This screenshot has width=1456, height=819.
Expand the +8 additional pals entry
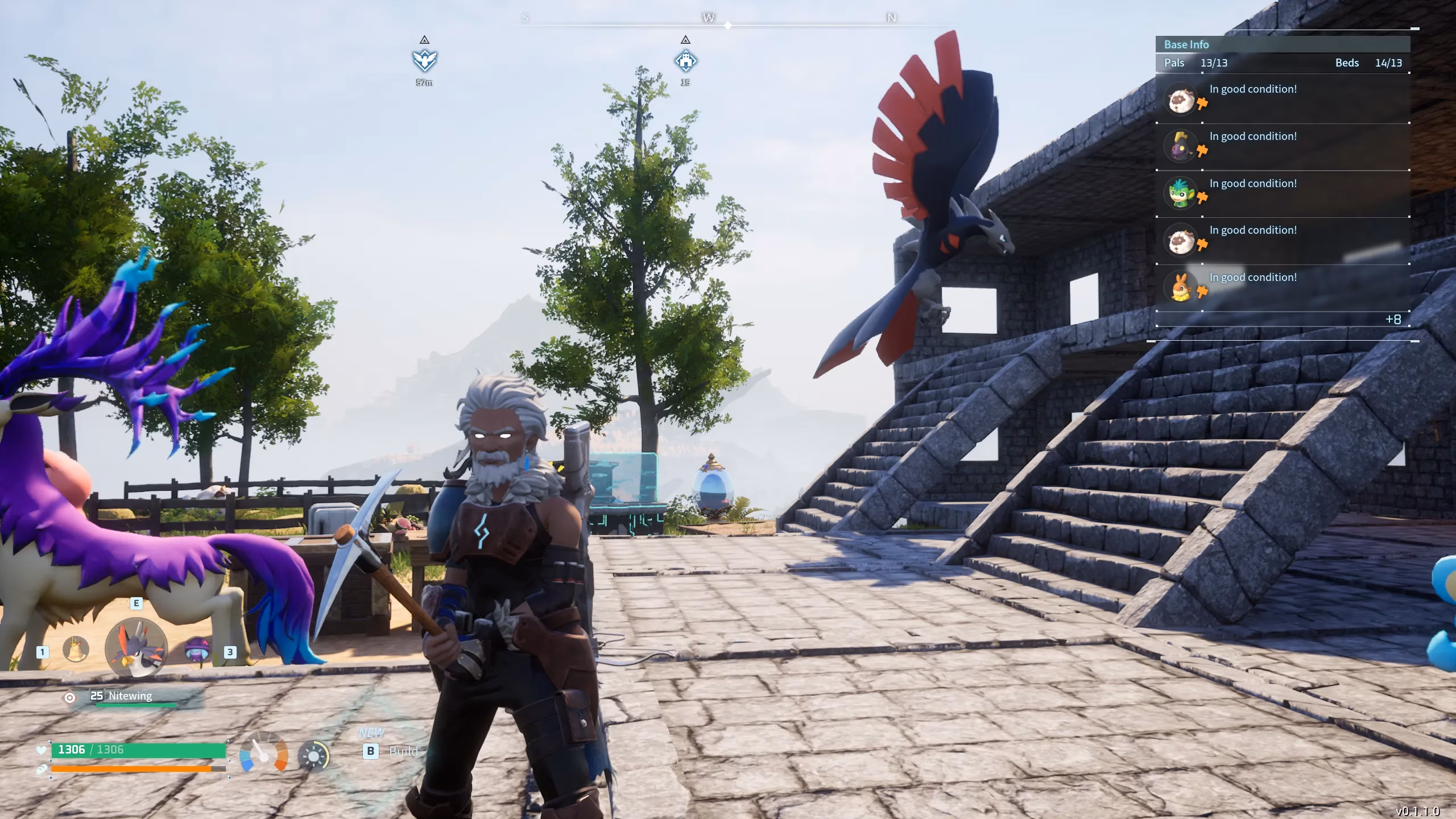point(1392,319)
